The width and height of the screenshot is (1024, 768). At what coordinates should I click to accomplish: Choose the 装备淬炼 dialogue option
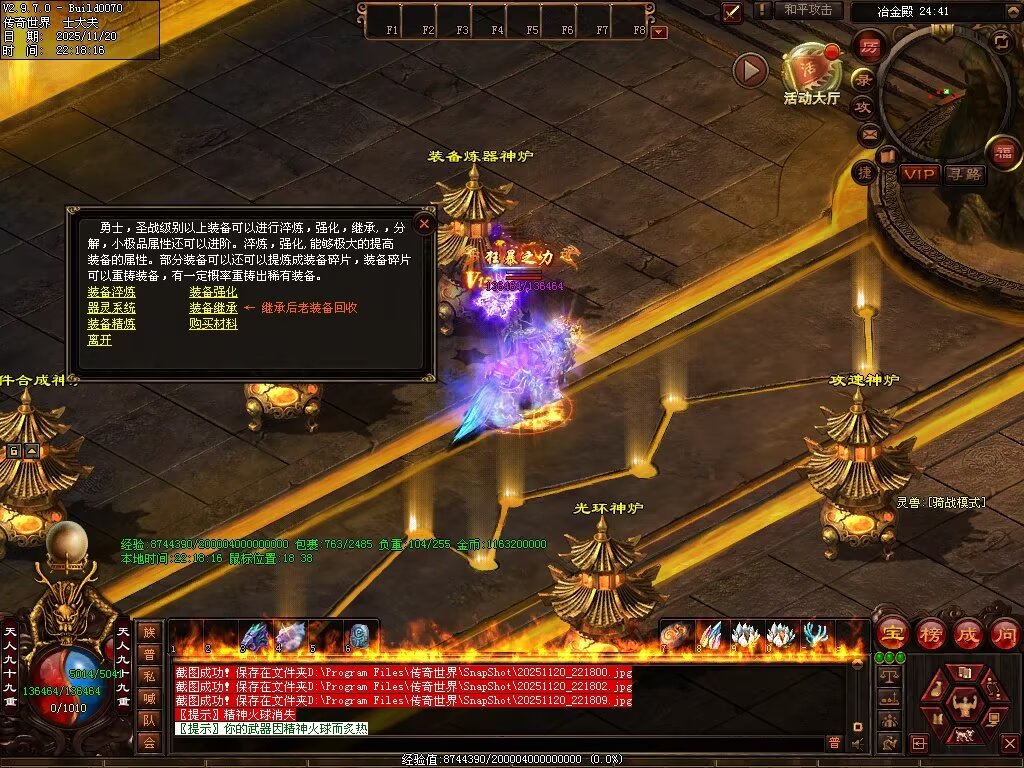click(x=111, y=292)
